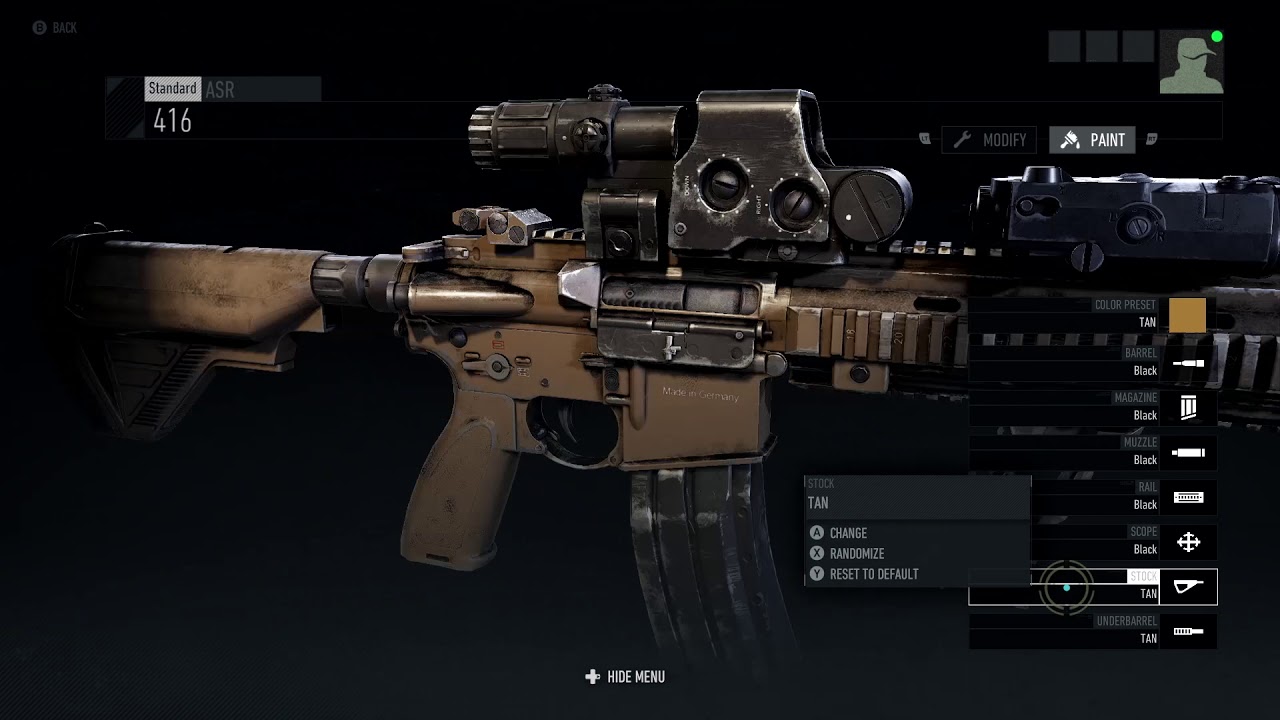Select the Muzzle paint category icon
The width and height of the screenshot is (1280, 720).
[x=1188, y=452]
